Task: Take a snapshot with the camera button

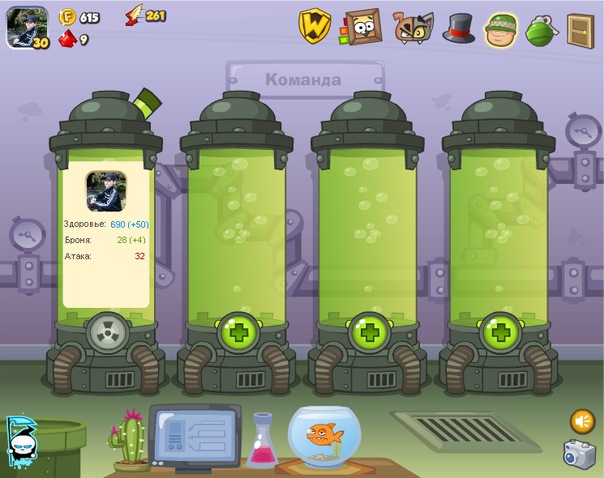Action: 578,454
